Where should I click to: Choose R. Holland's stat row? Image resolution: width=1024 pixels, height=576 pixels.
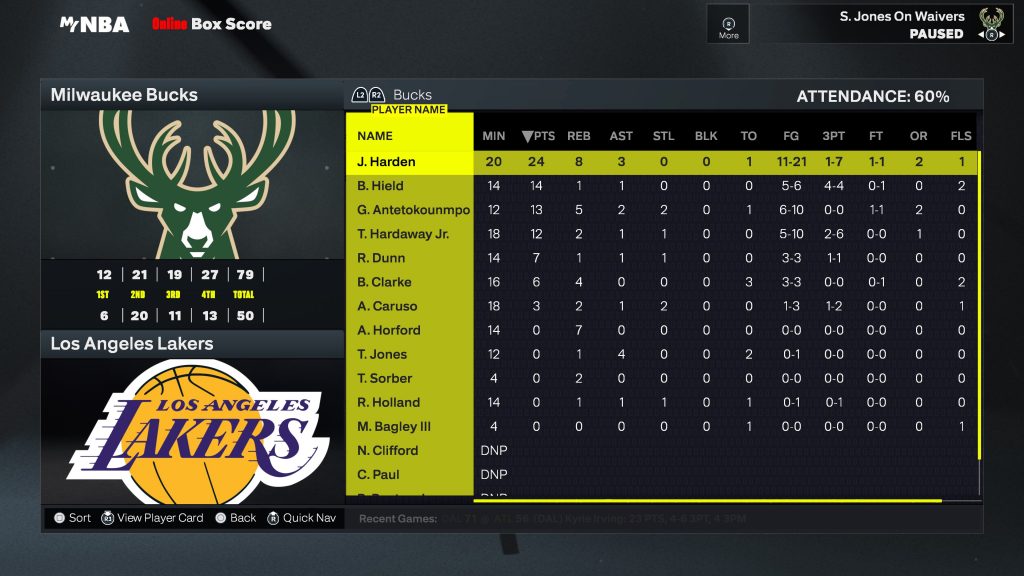(388, 402)
